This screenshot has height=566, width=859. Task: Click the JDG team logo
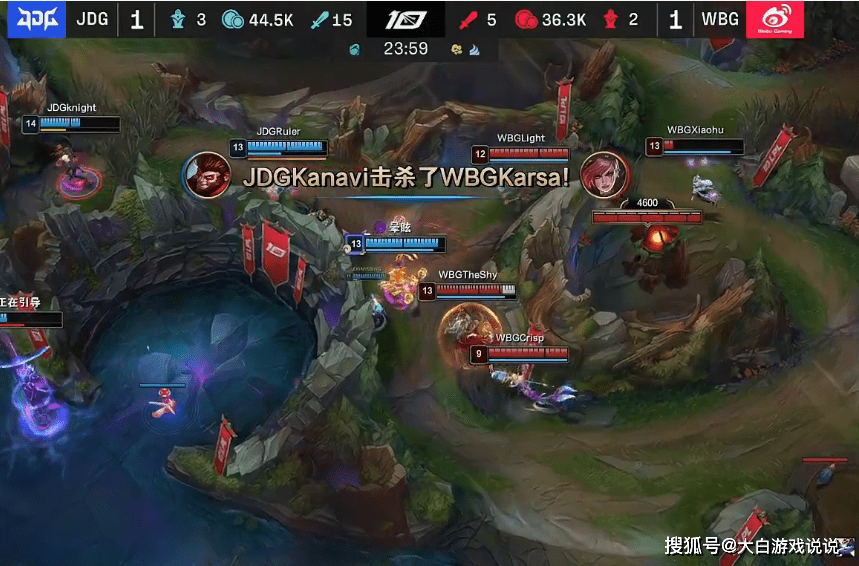[x=37, y=19]
